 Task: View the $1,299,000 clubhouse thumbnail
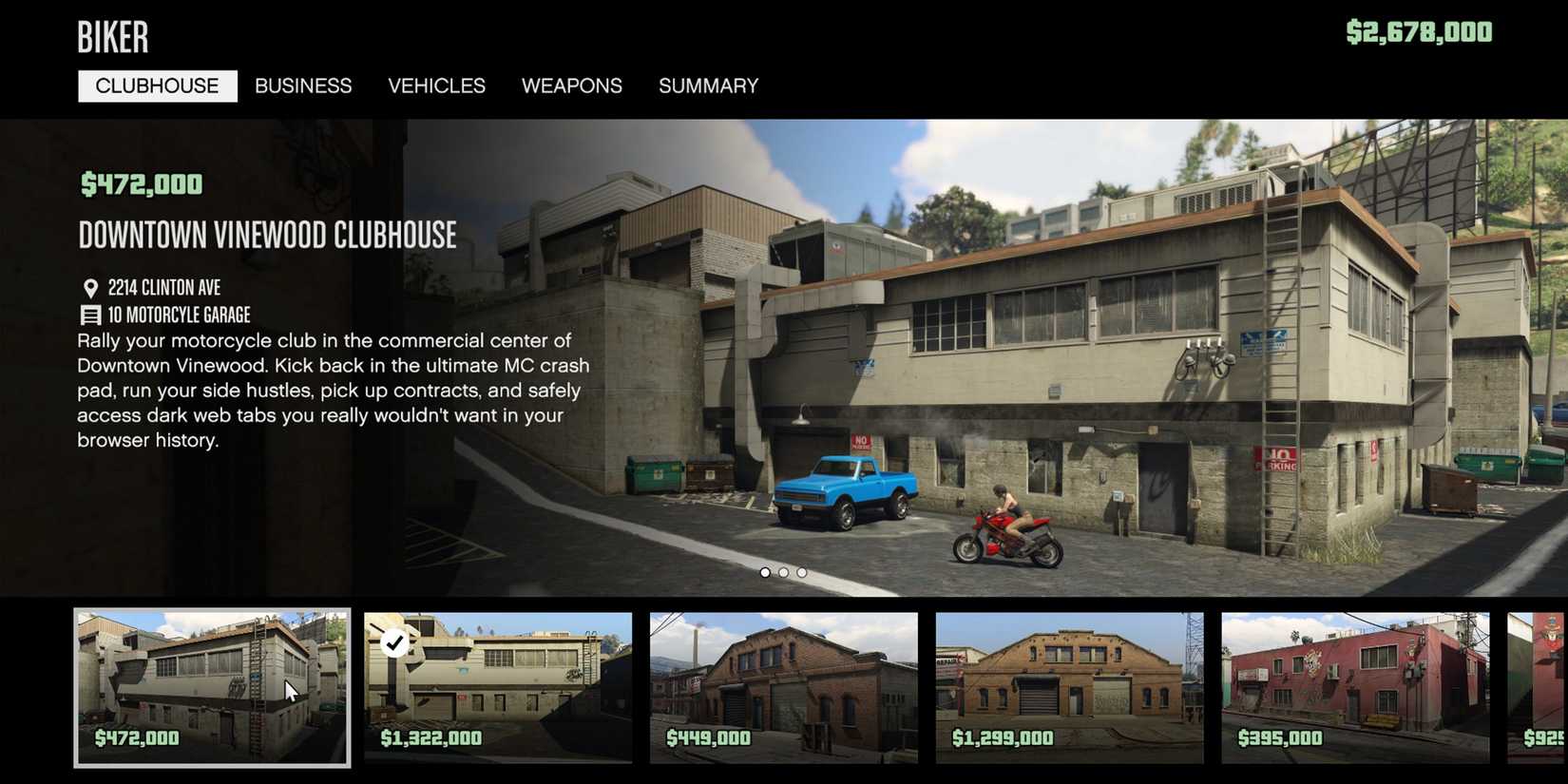coord(1072,689)
